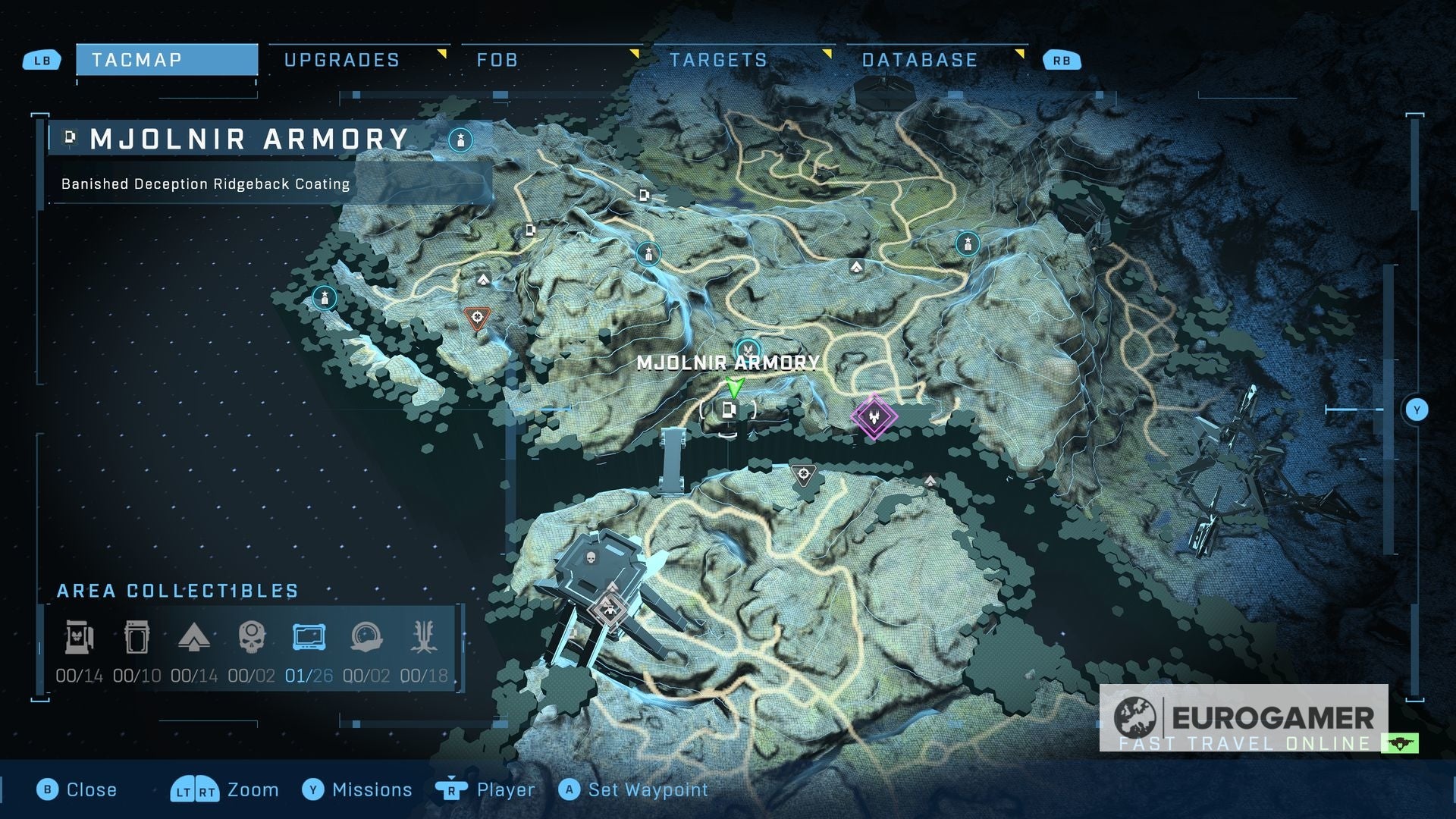Image resolution: width=1456 pixels, height=819 pixels.
Task: Expand the yellow notification marker on TARGETS tab
Action: pyautogui.click(x=827, y=55)
